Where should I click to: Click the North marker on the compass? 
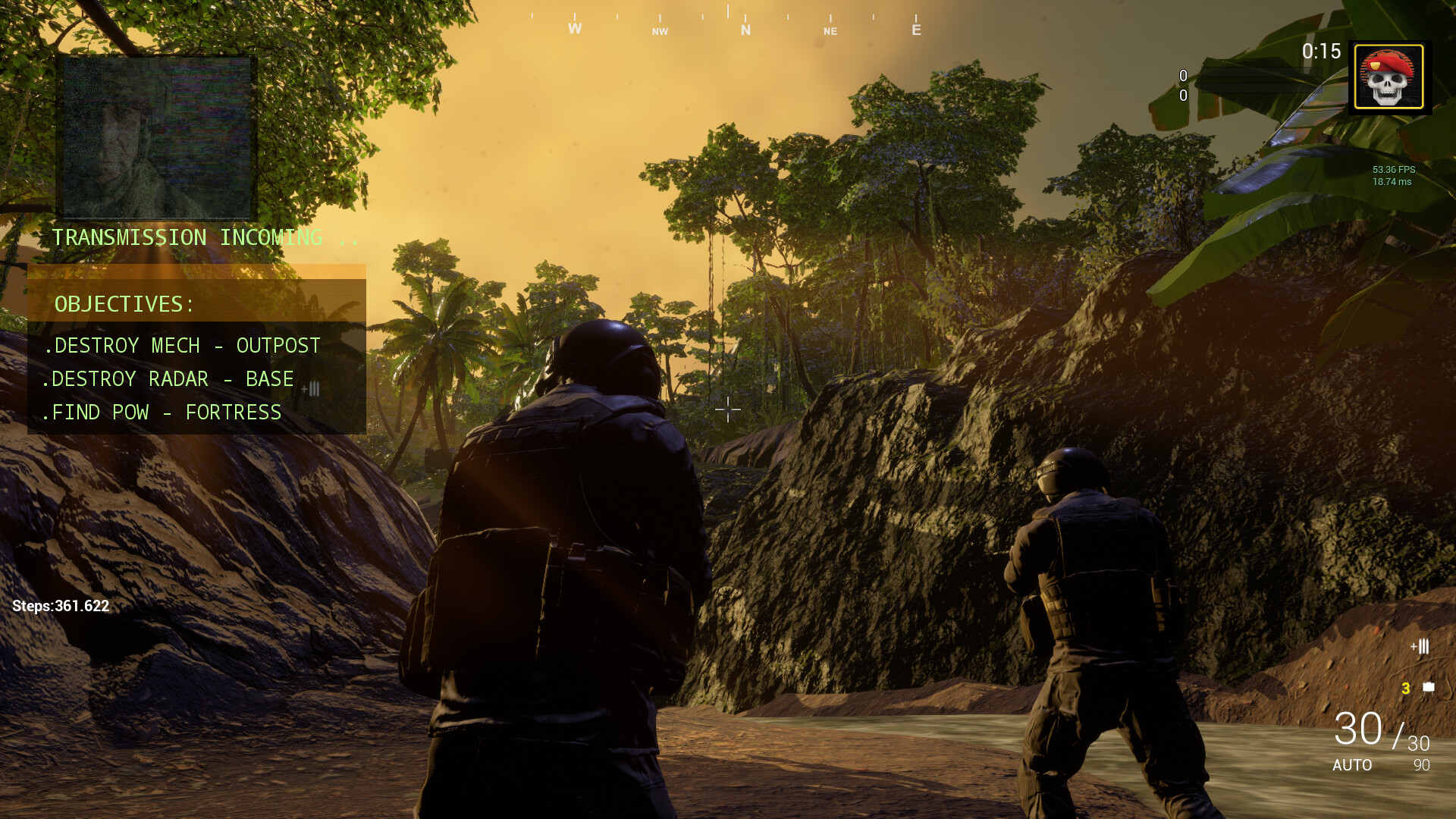tap(745, 30)
